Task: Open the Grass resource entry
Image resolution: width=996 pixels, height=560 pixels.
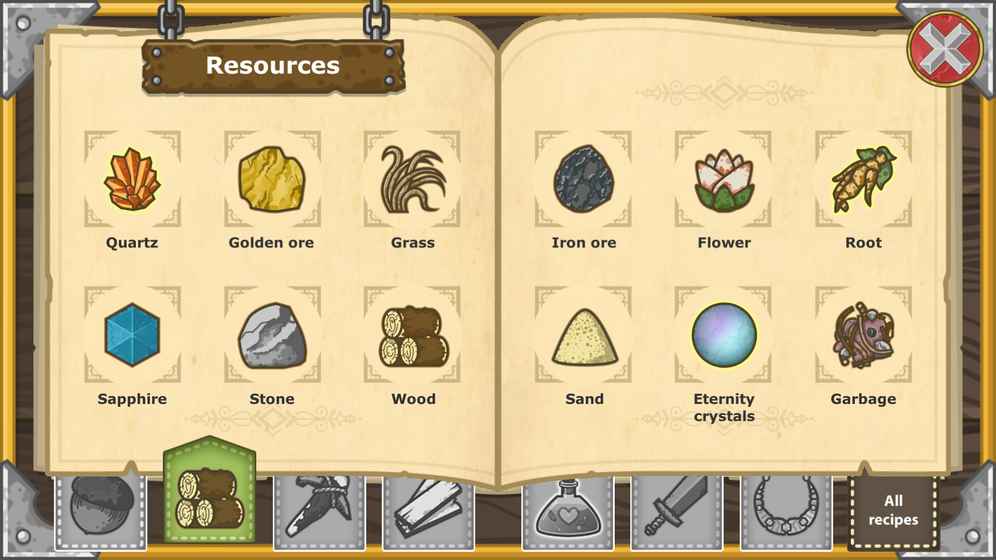Action: pos(412,180)
